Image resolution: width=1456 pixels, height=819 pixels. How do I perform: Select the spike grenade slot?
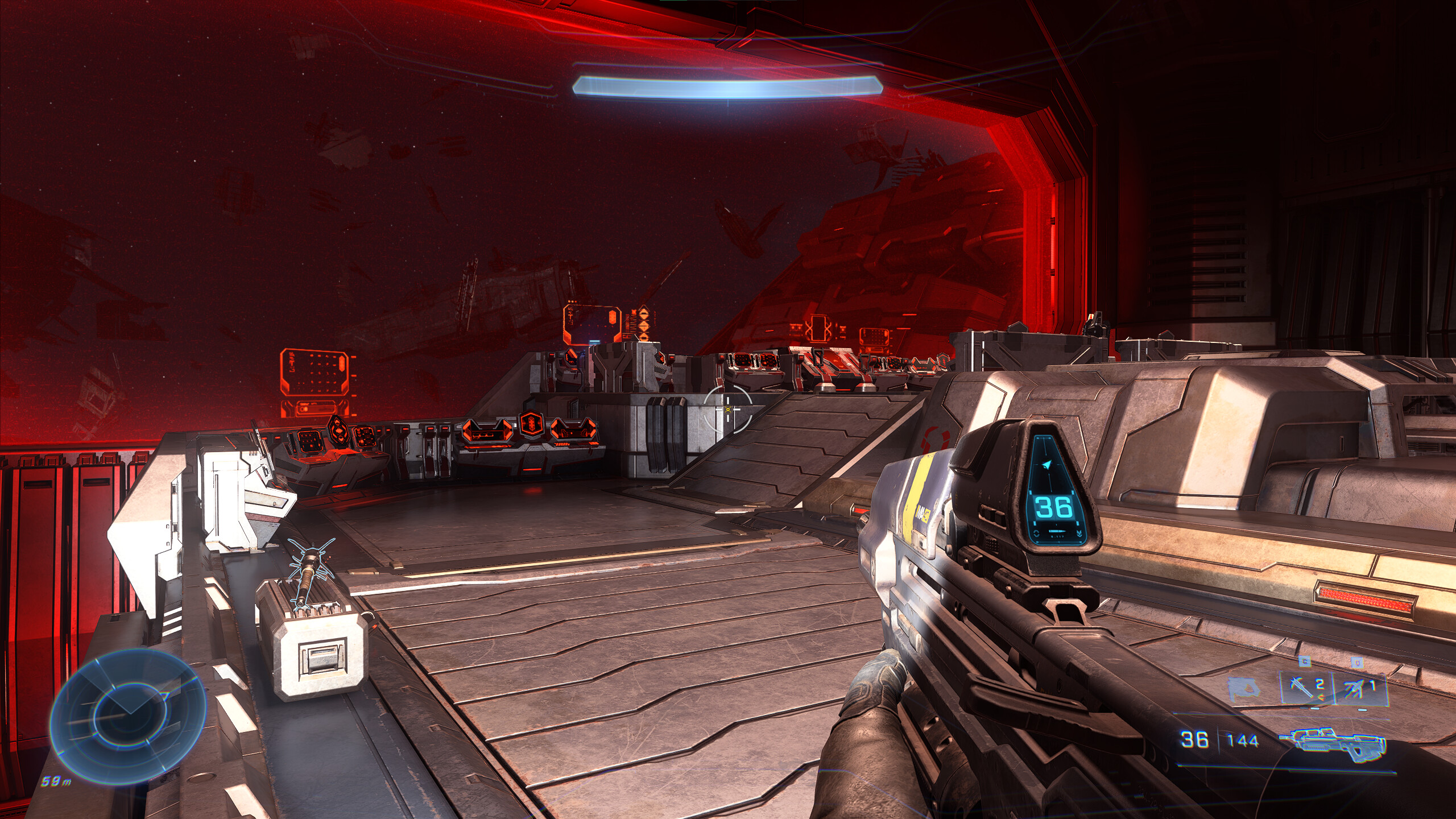(x=1307, y=687)
